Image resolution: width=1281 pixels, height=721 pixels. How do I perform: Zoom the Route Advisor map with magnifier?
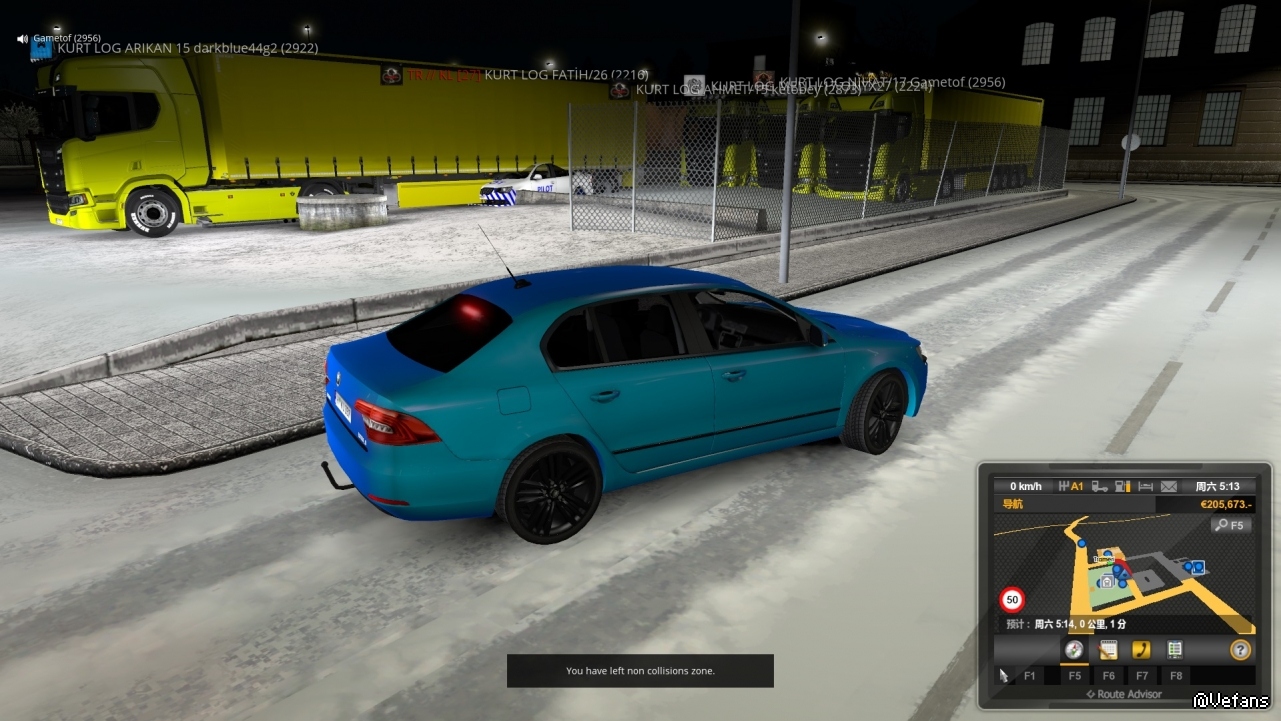tap(1230, 525)
